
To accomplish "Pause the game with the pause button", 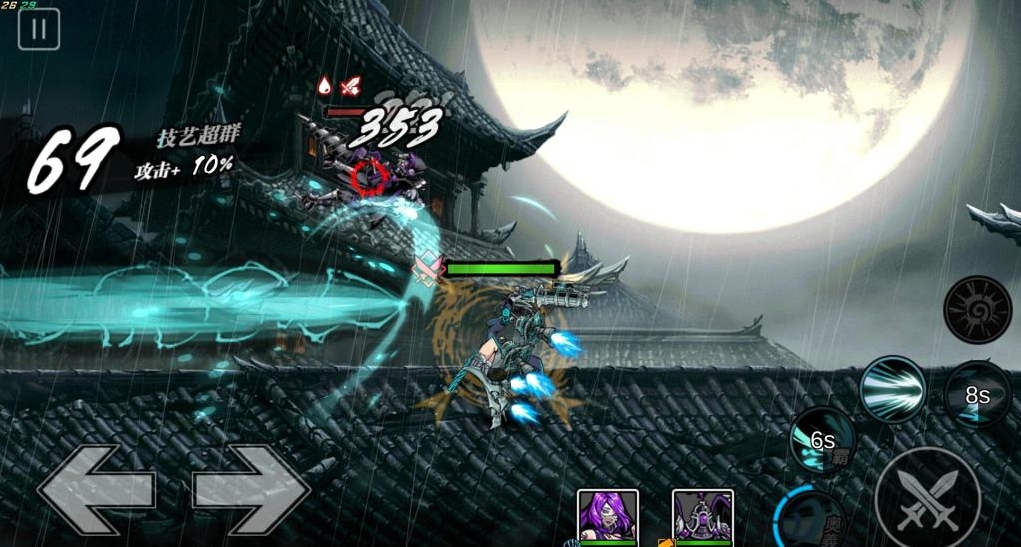I will click(x=39, y=29).
